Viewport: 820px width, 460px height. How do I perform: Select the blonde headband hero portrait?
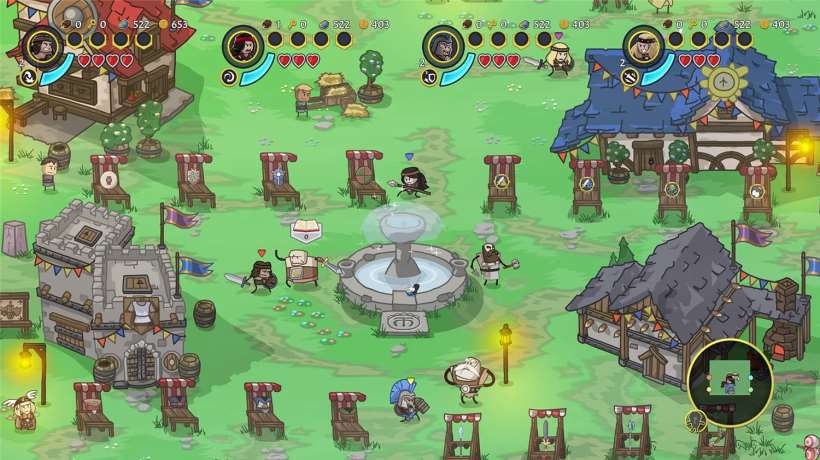click(x=643, y=45)
